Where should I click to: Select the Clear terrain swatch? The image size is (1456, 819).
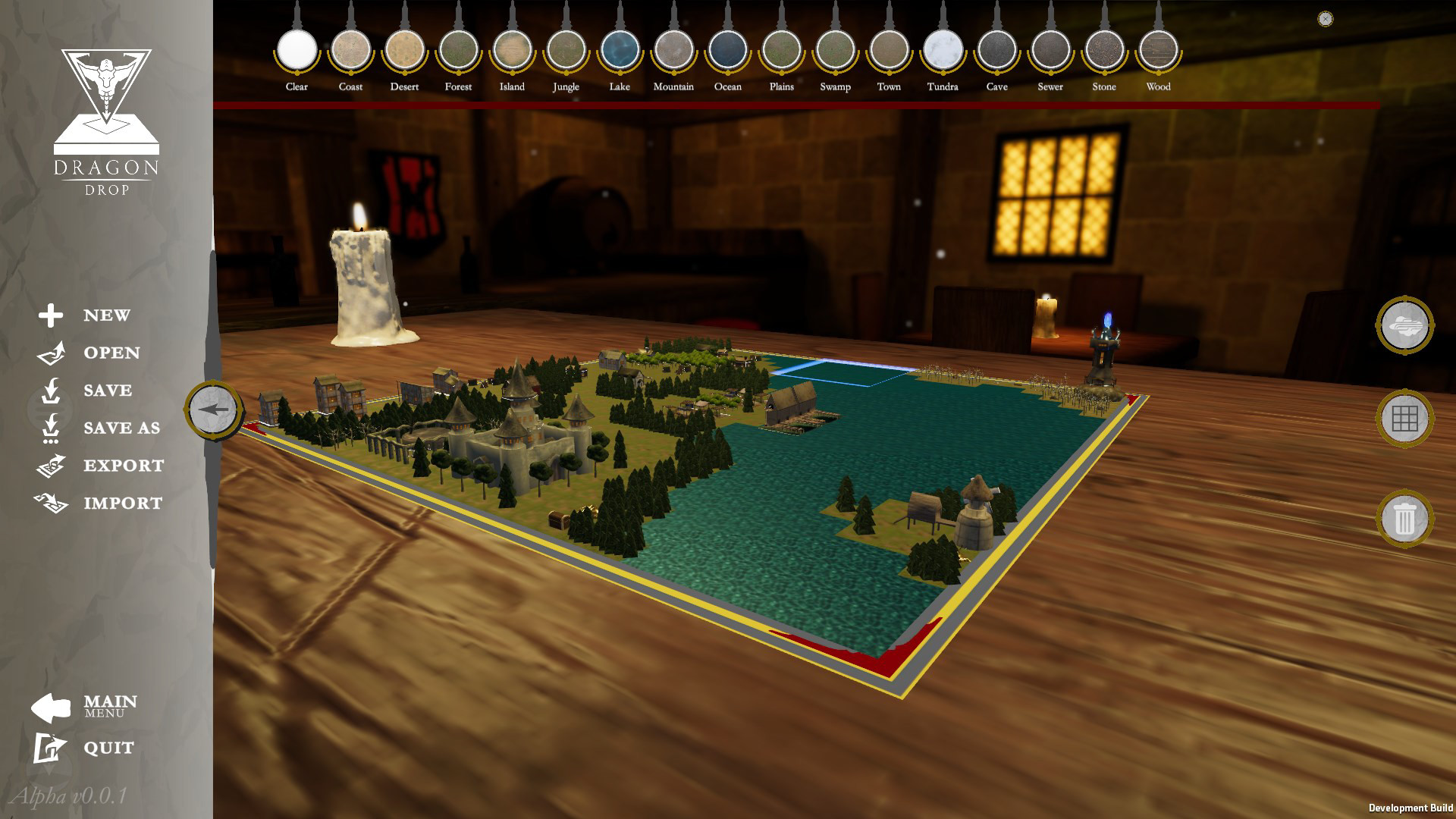(x=296, y=49)
